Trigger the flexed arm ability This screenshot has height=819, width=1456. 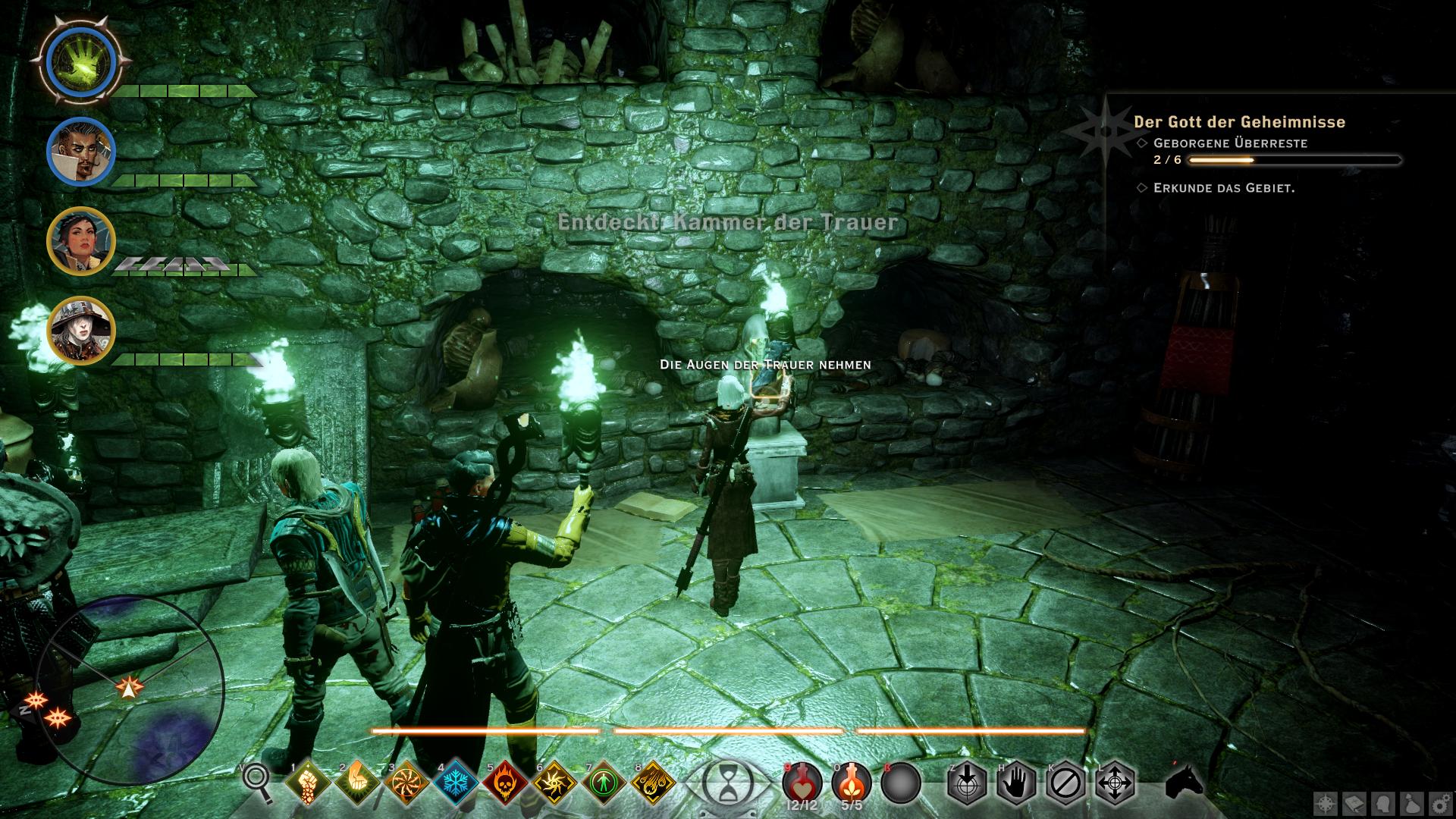point(356,783)
